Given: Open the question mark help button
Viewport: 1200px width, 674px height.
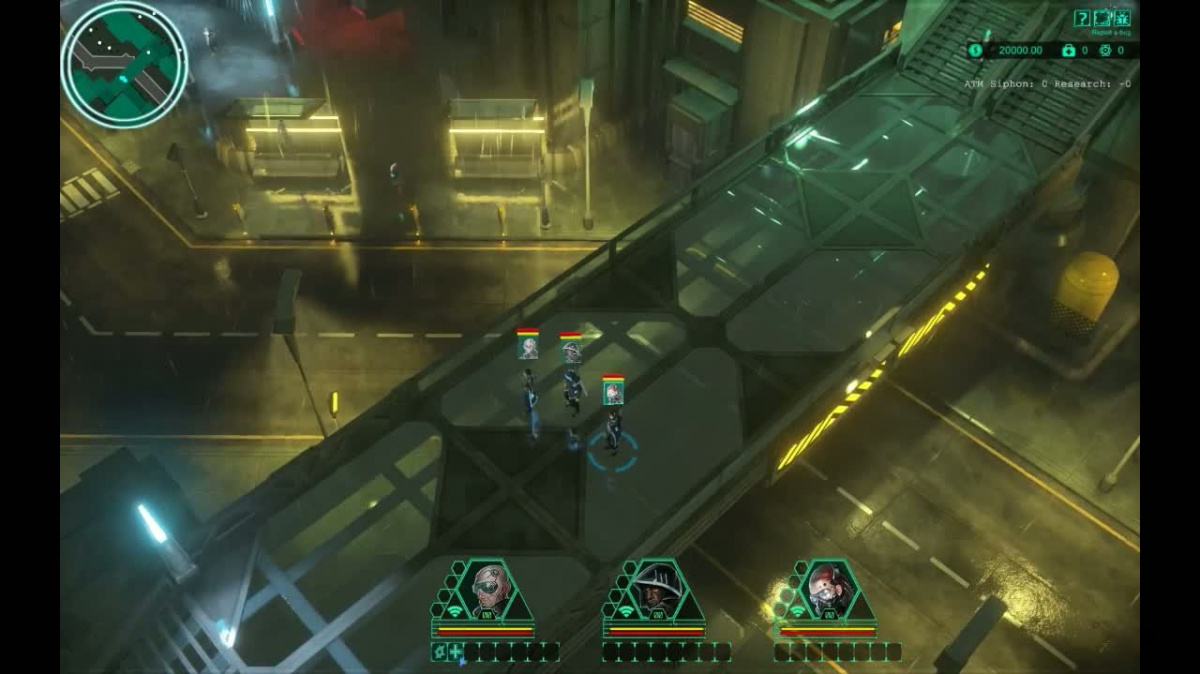Looking at the screenshot, I should click(1082, 18).
